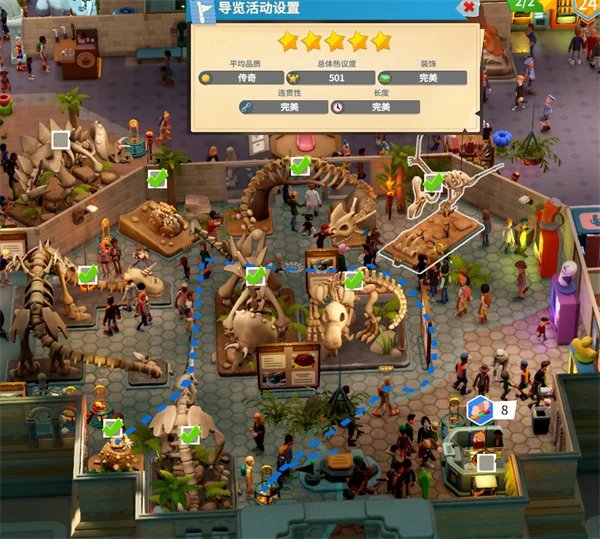
Task: Untick the flying pterosaur skeleton checkbox
Action: (433, 183)
